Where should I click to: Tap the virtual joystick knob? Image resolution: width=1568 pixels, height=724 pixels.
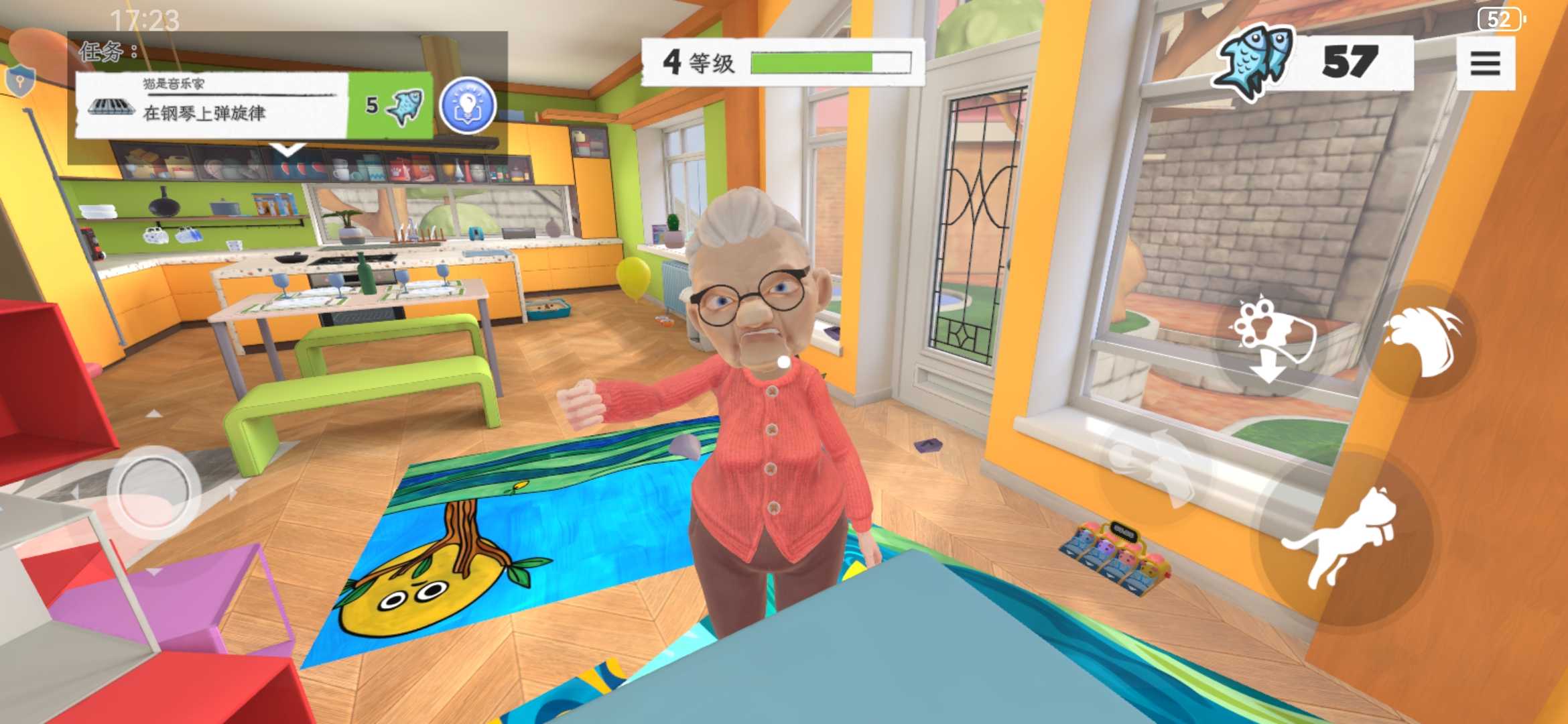point(153,493)
